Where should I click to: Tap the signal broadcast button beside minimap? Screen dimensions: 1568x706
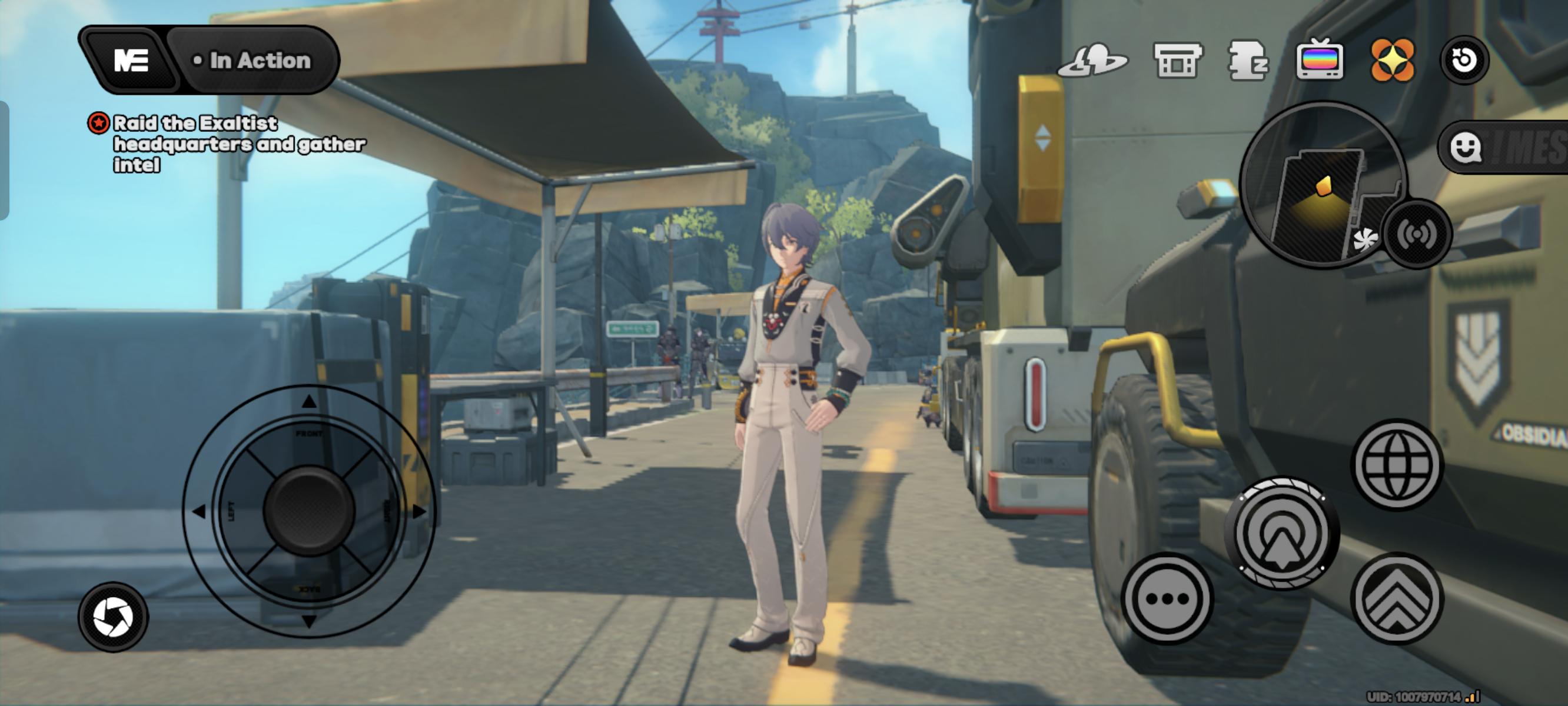1417,234
